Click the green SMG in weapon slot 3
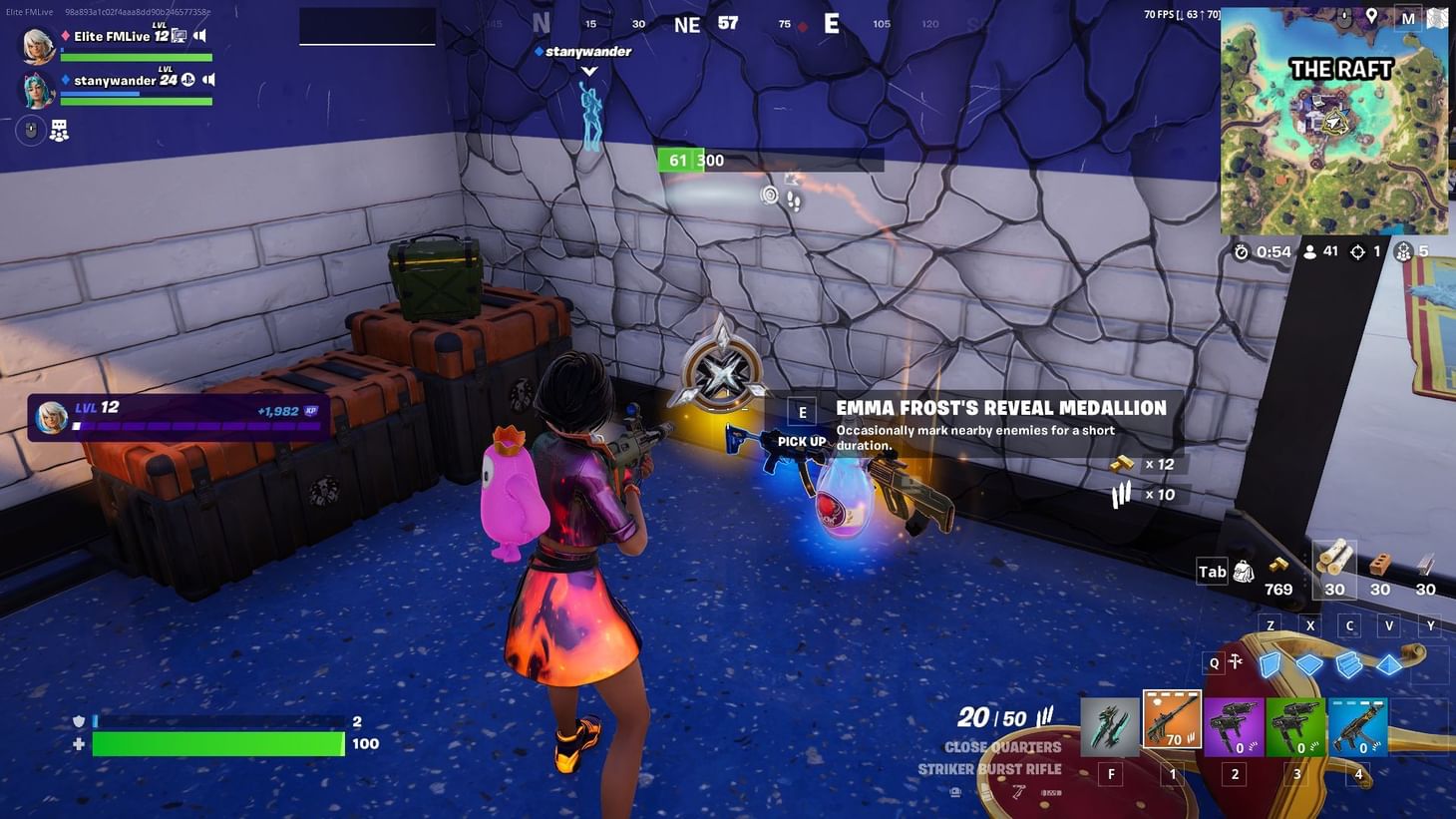 coord(1296,726)
